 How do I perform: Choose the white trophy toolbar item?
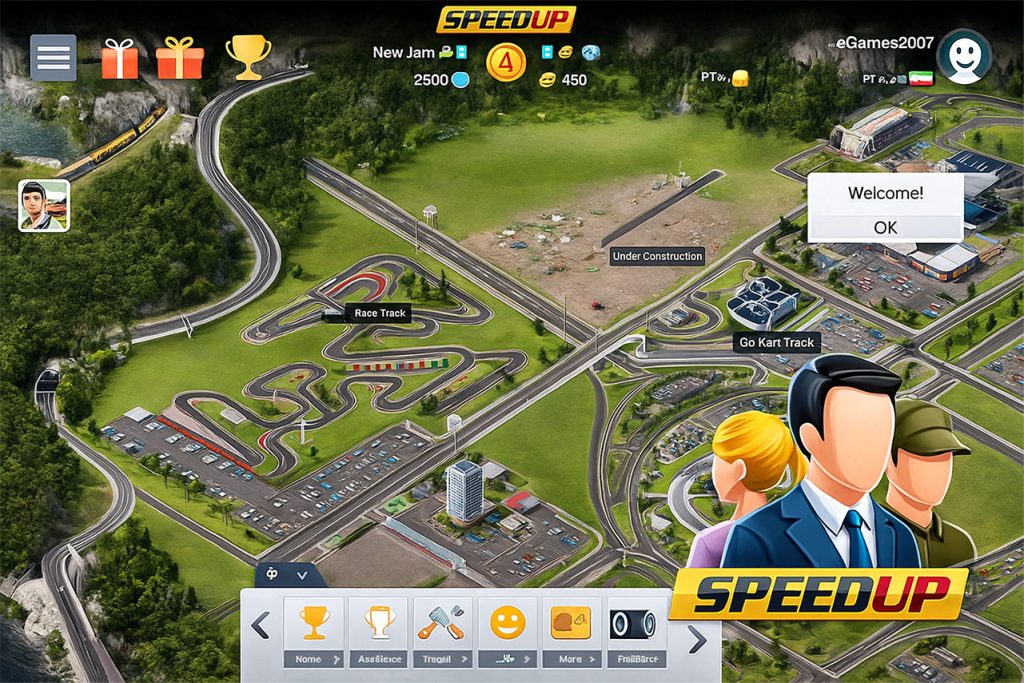click(378, 625)
